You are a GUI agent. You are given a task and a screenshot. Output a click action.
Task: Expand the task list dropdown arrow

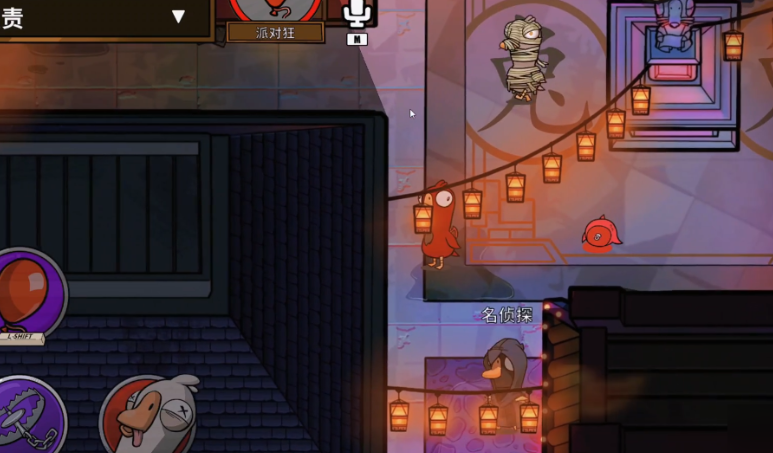(x=178, y=15)
